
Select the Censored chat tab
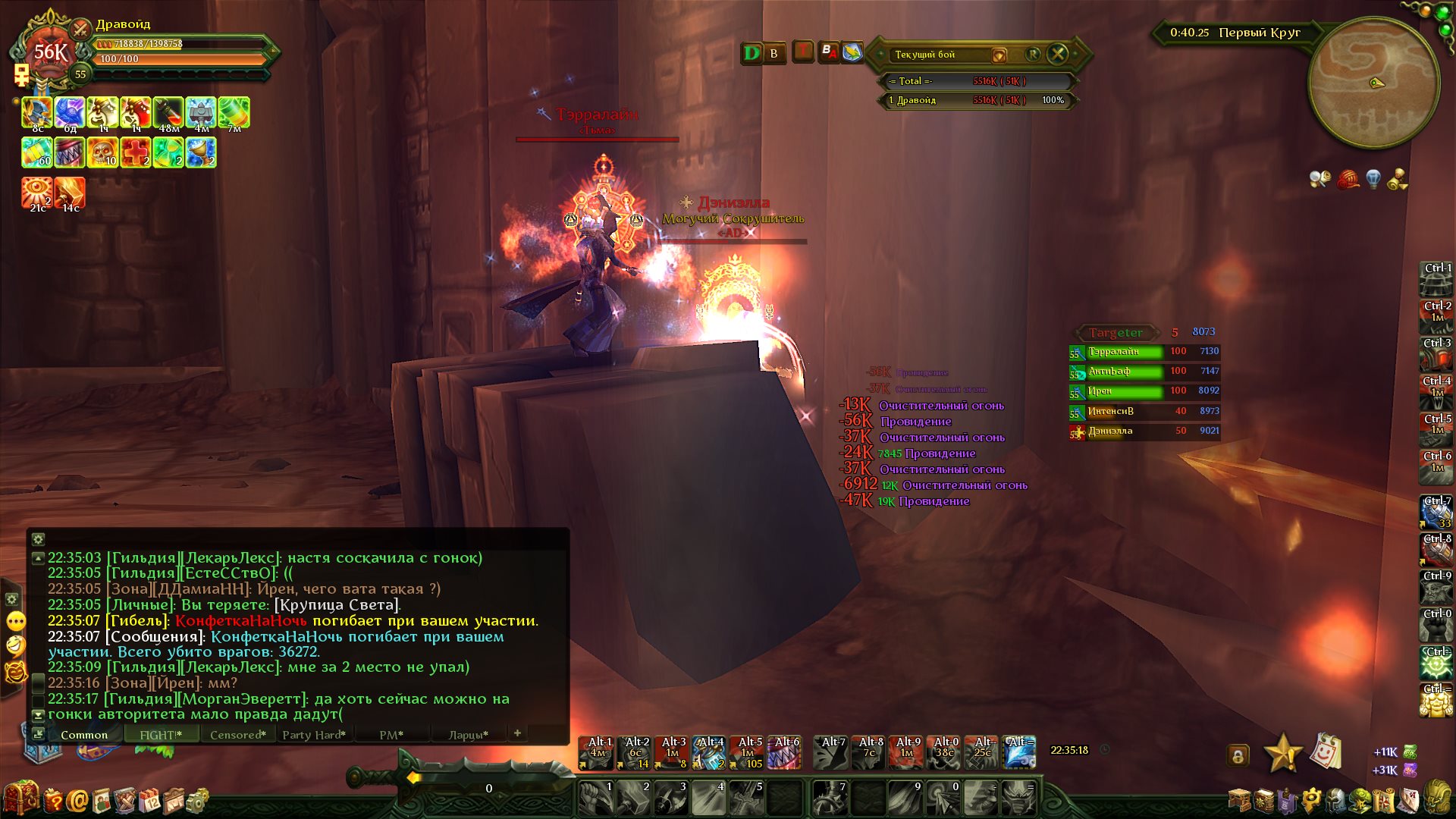[237, 735]
